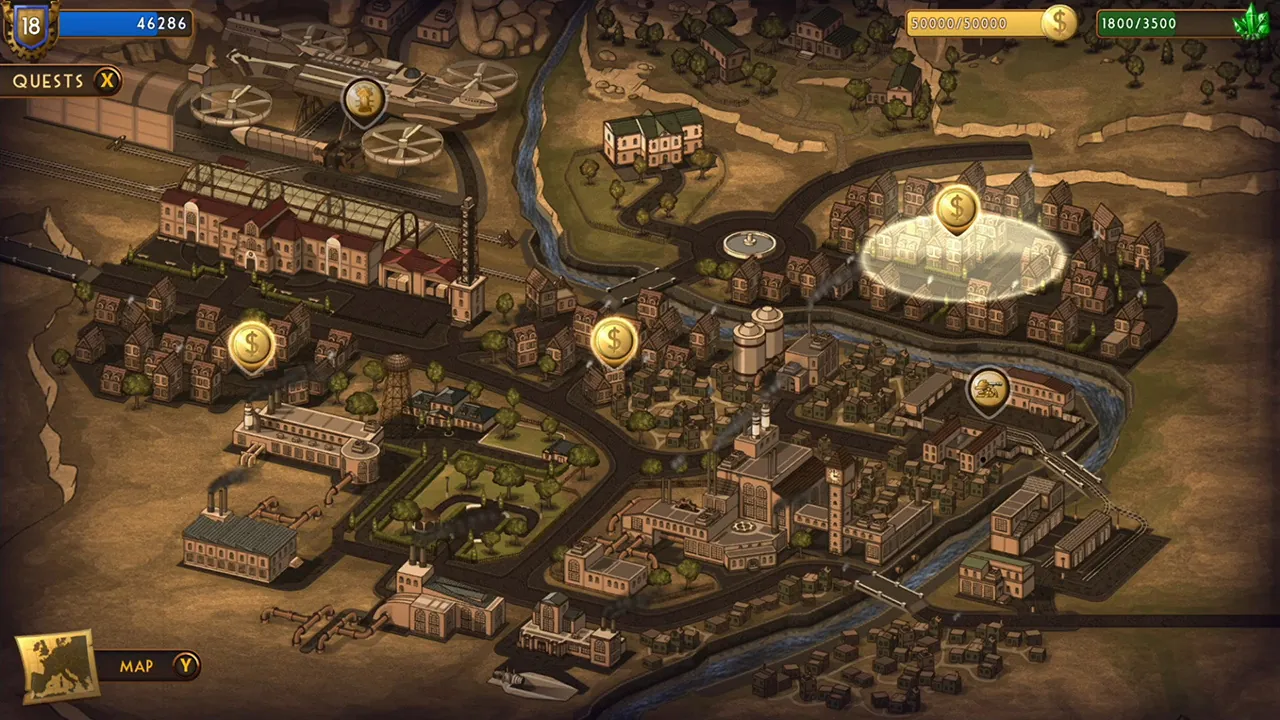Collect the money pin beside the water tower district

tap(250, 344)
